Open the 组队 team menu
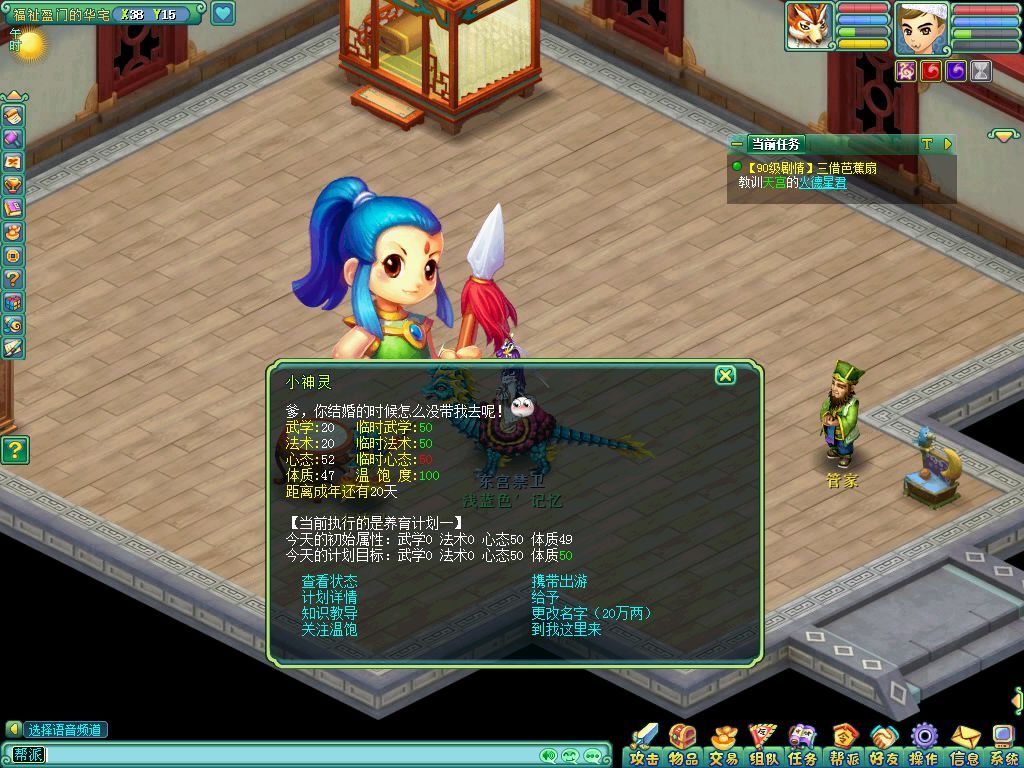The image size is (1024, 768). tap(764, 746)
